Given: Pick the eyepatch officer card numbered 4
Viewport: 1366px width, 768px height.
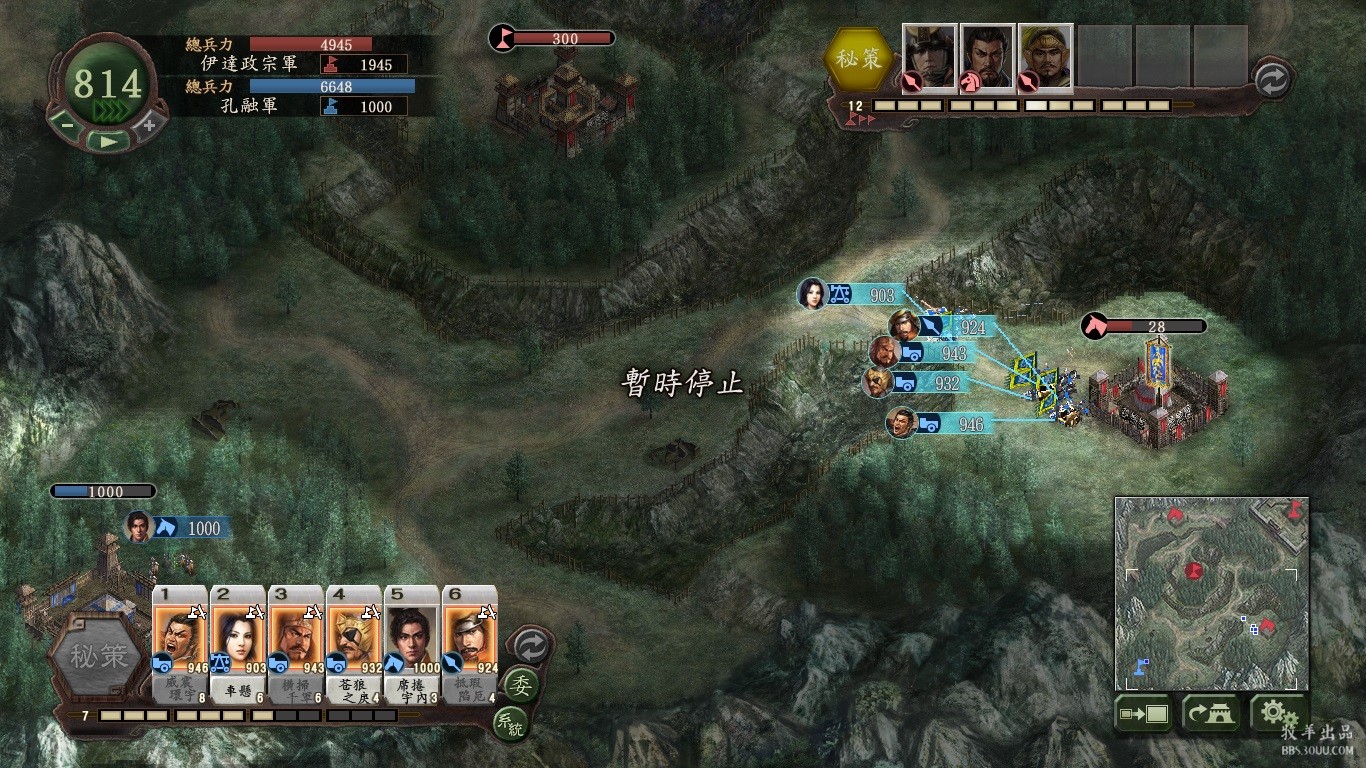Looking at the screenshot, I should [x=353, y=638].
